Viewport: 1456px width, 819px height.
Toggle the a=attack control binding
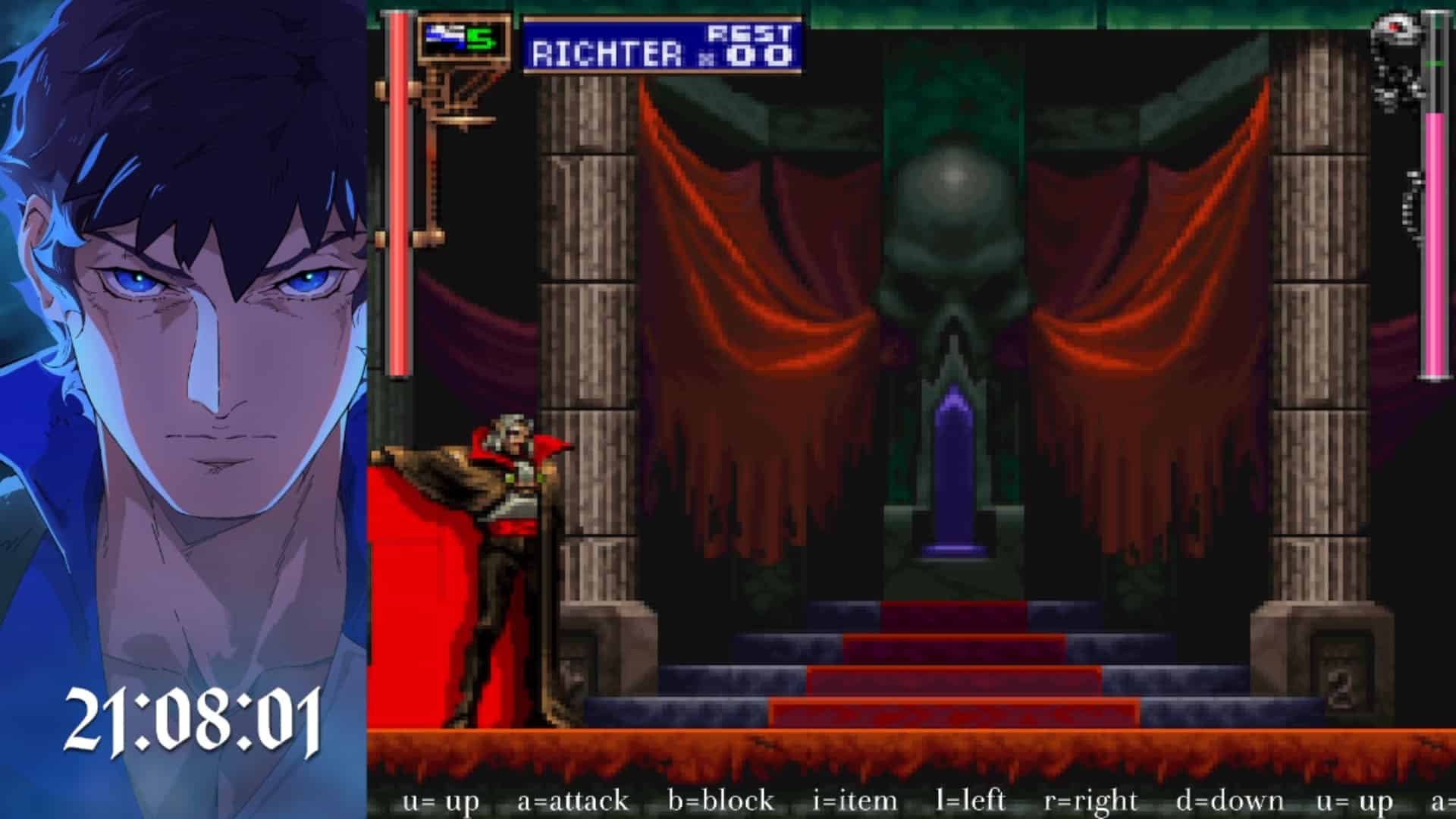pyautogui.click(x=573, y=800)
